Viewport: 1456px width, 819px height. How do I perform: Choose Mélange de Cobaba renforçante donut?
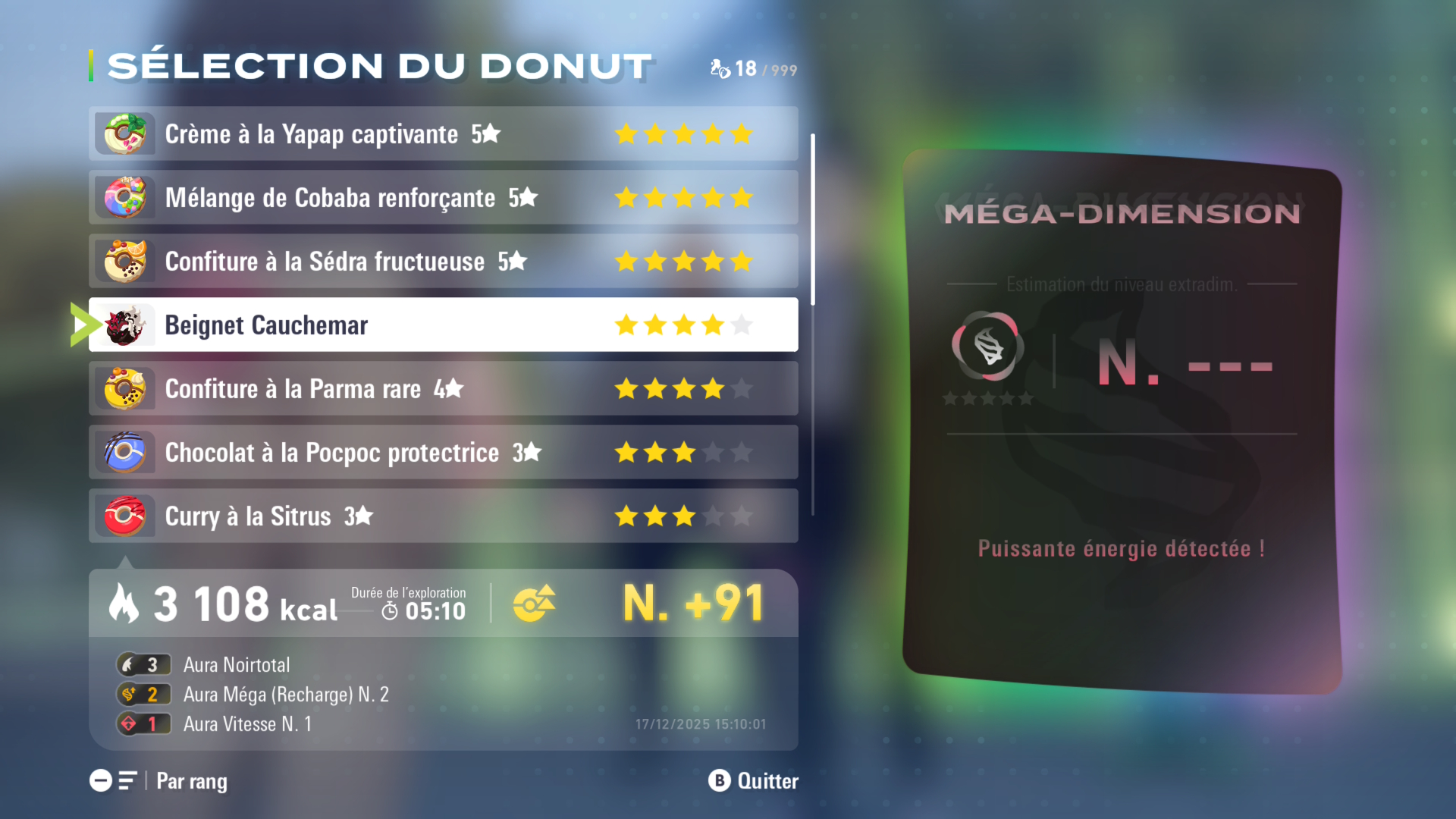tap(443, 198)
